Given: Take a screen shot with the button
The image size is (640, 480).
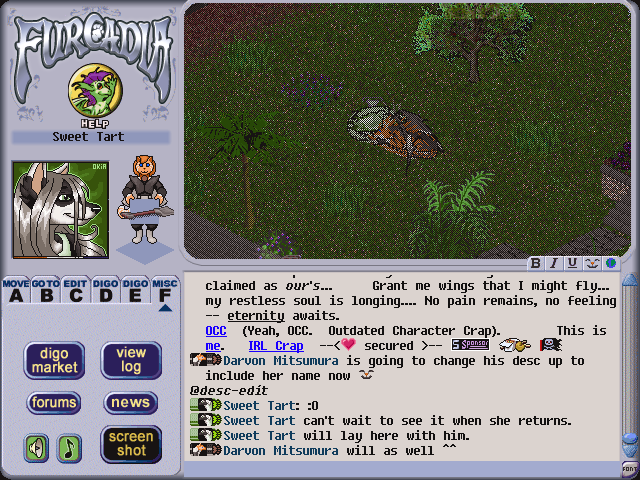Looking at the screenshot, I should point(131,444).
